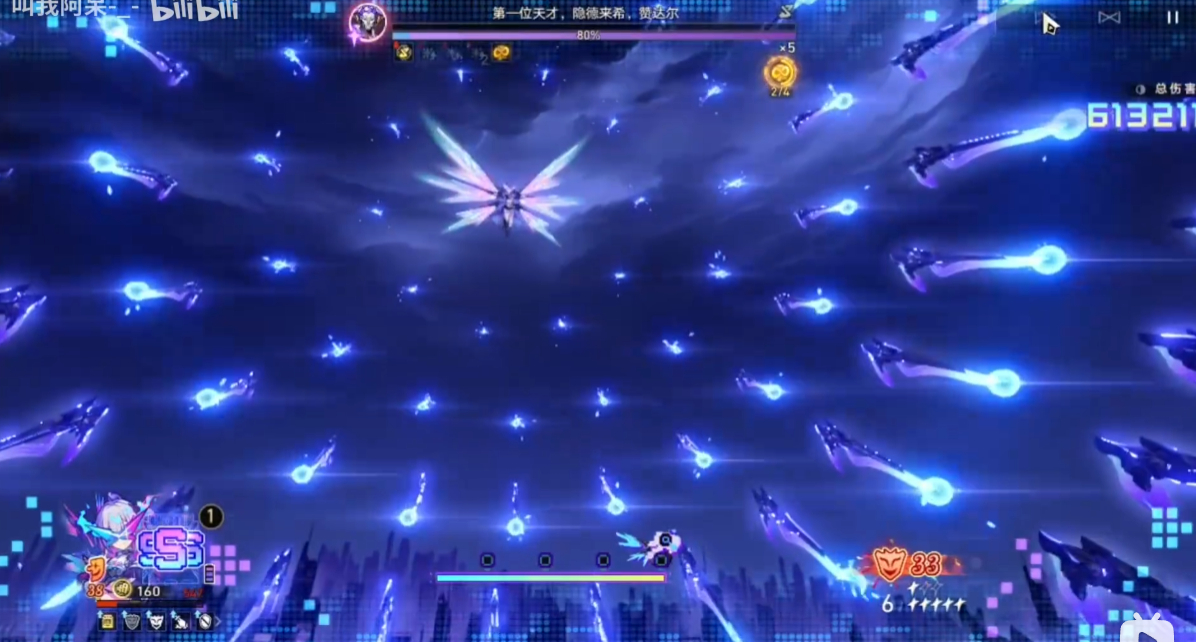Expand the buff list arrow
Viewport: 1196px width, 642px height.
[x=218, y=621]
